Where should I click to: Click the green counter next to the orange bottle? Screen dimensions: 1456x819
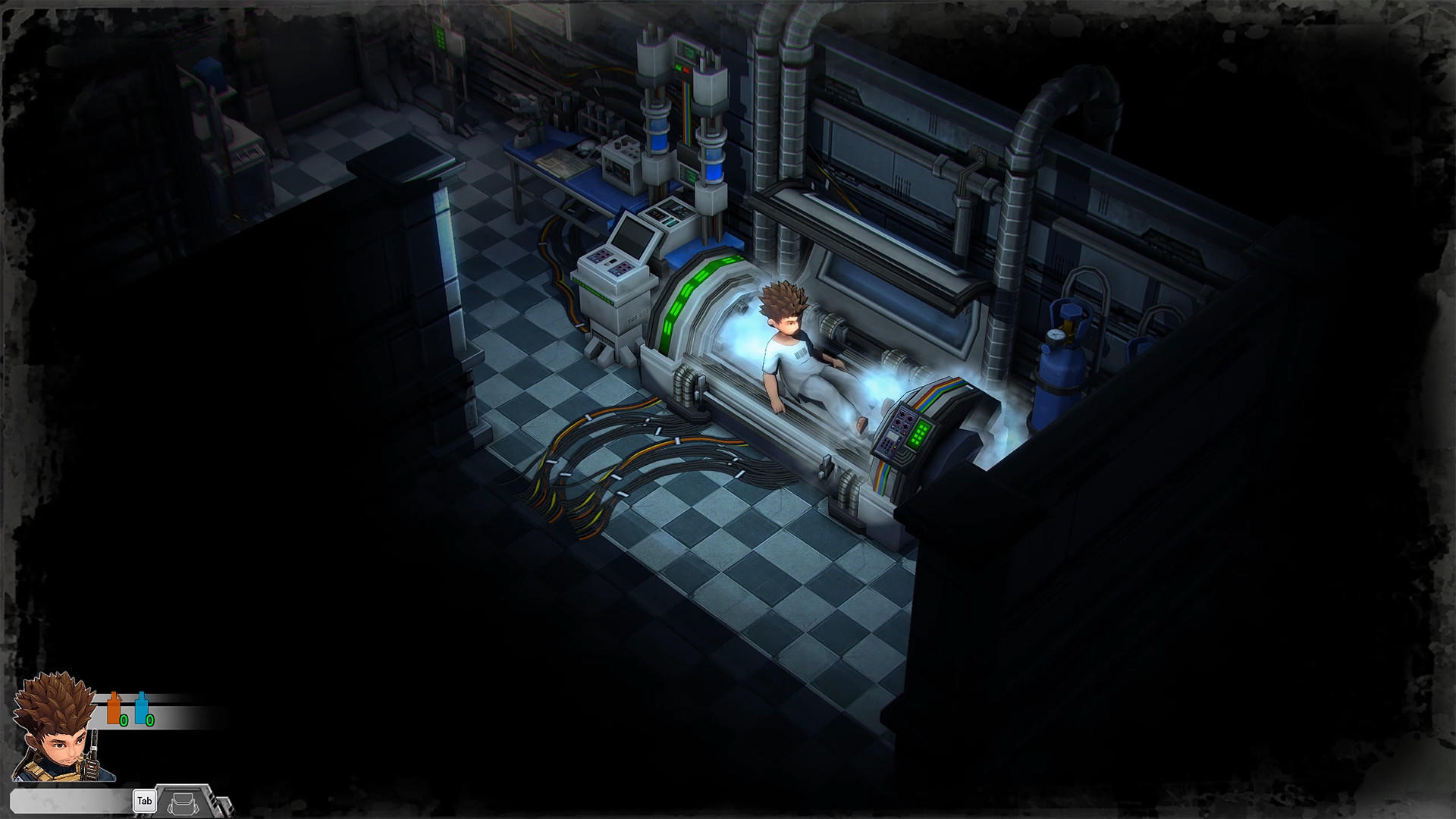pos(124,720)
